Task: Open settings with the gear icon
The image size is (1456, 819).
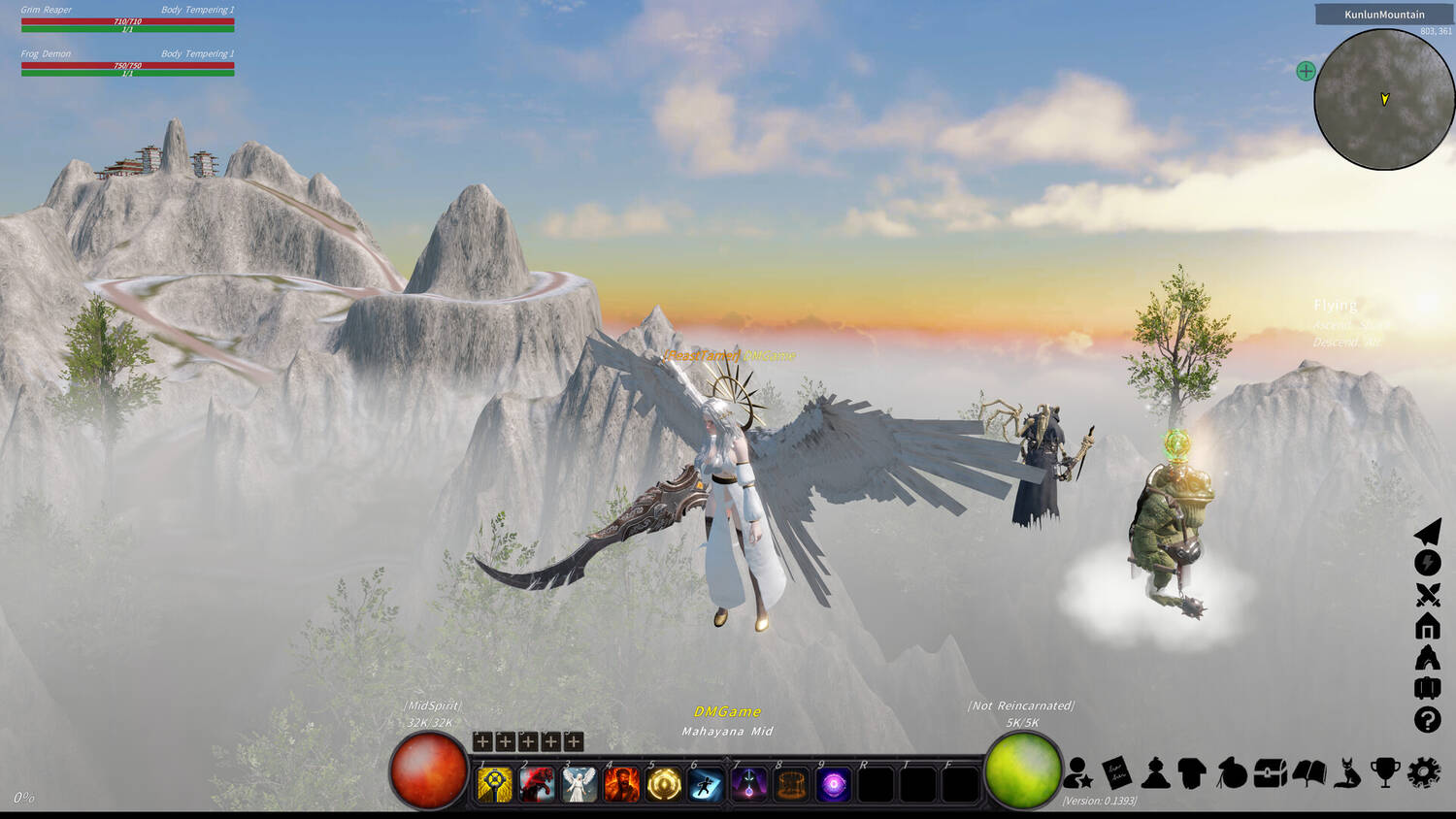Action: (x=1424, y=773)
